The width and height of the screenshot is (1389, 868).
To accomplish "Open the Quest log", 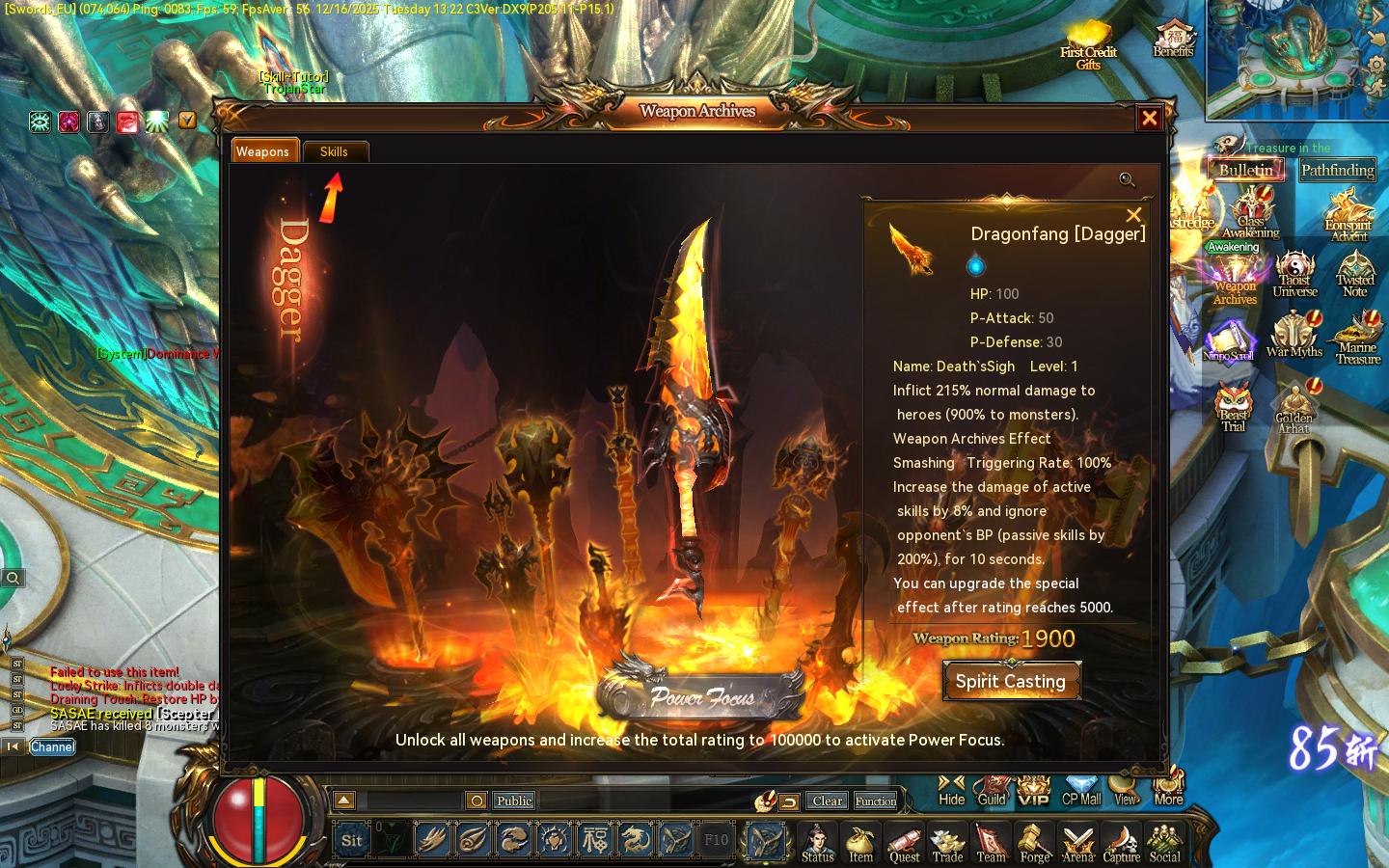I will 904,843.
